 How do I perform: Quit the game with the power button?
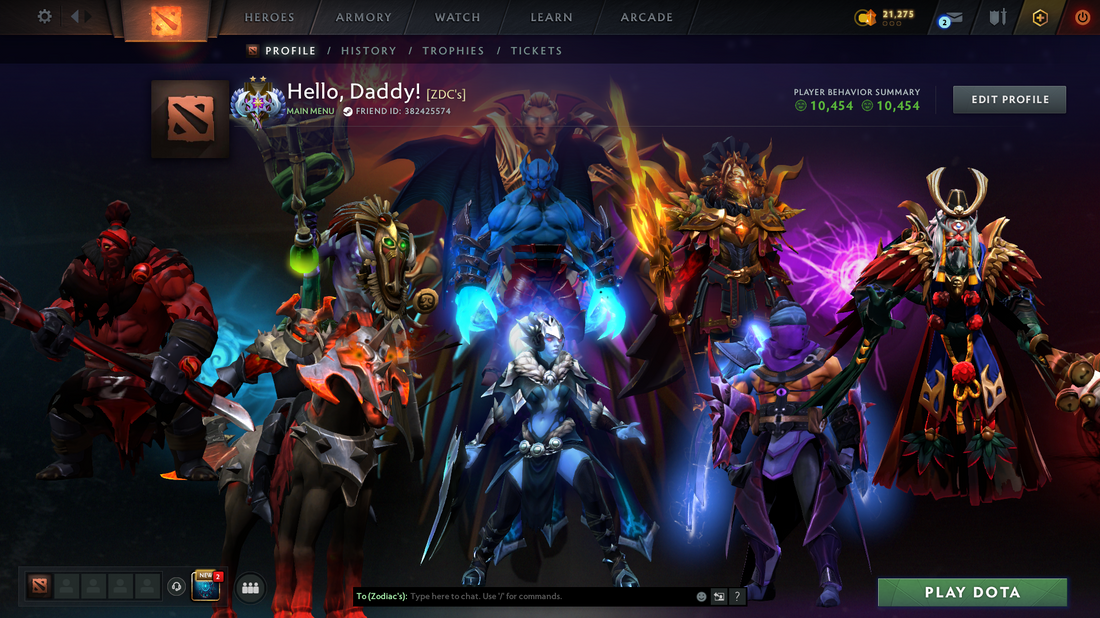(x=1082, y=18)
